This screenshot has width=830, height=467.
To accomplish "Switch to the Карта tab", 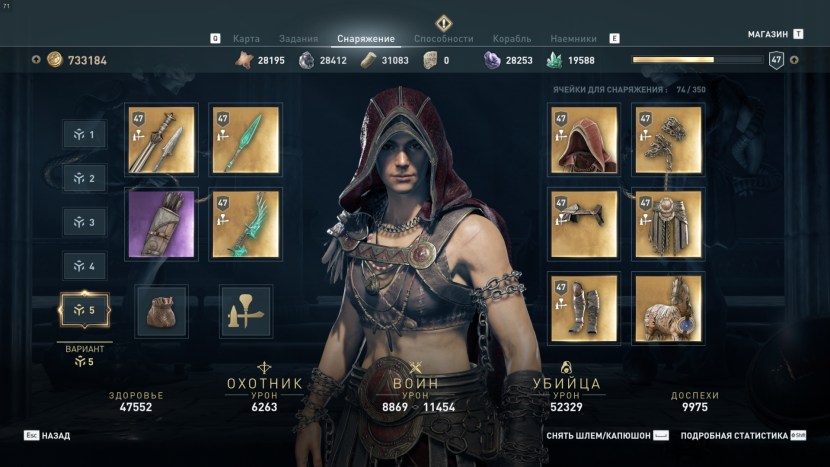I will point(246,39).
